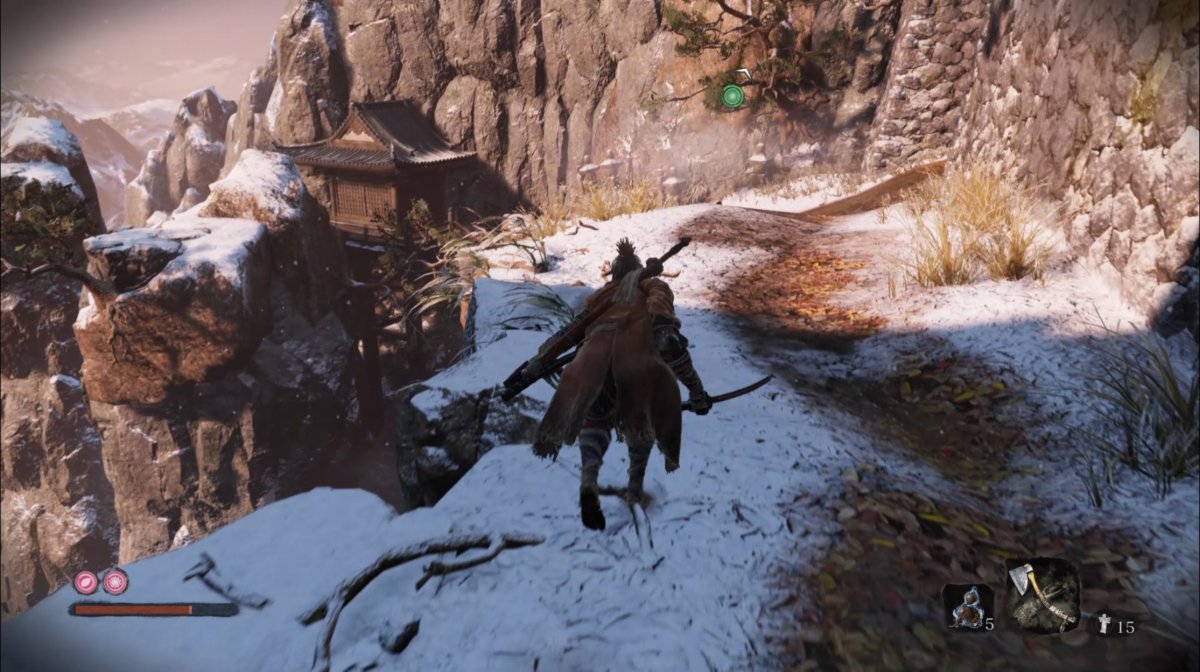Select the starburst resurrection node icon
Viewport: 1200px width, 672px height.
click(x=116, y=581)
